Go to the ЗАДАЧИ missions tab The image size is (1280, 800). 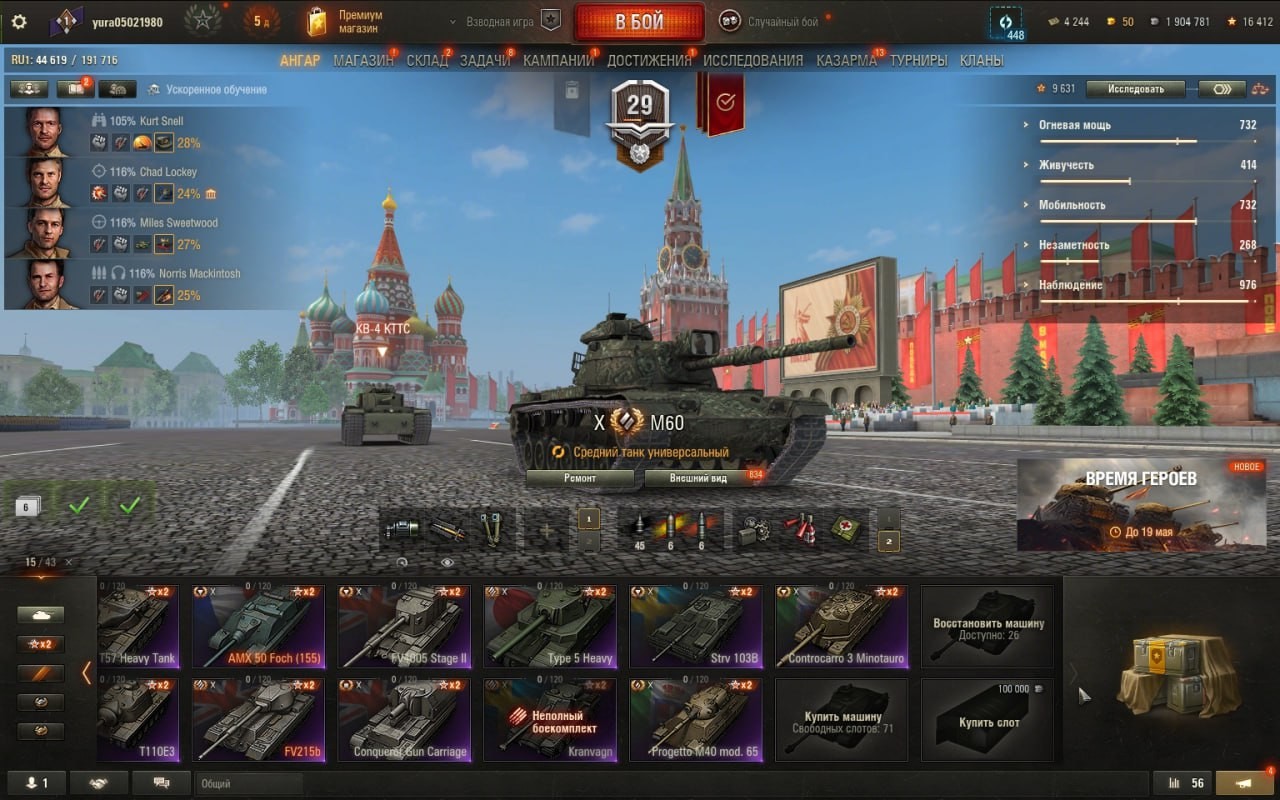(x=485, y=60)
